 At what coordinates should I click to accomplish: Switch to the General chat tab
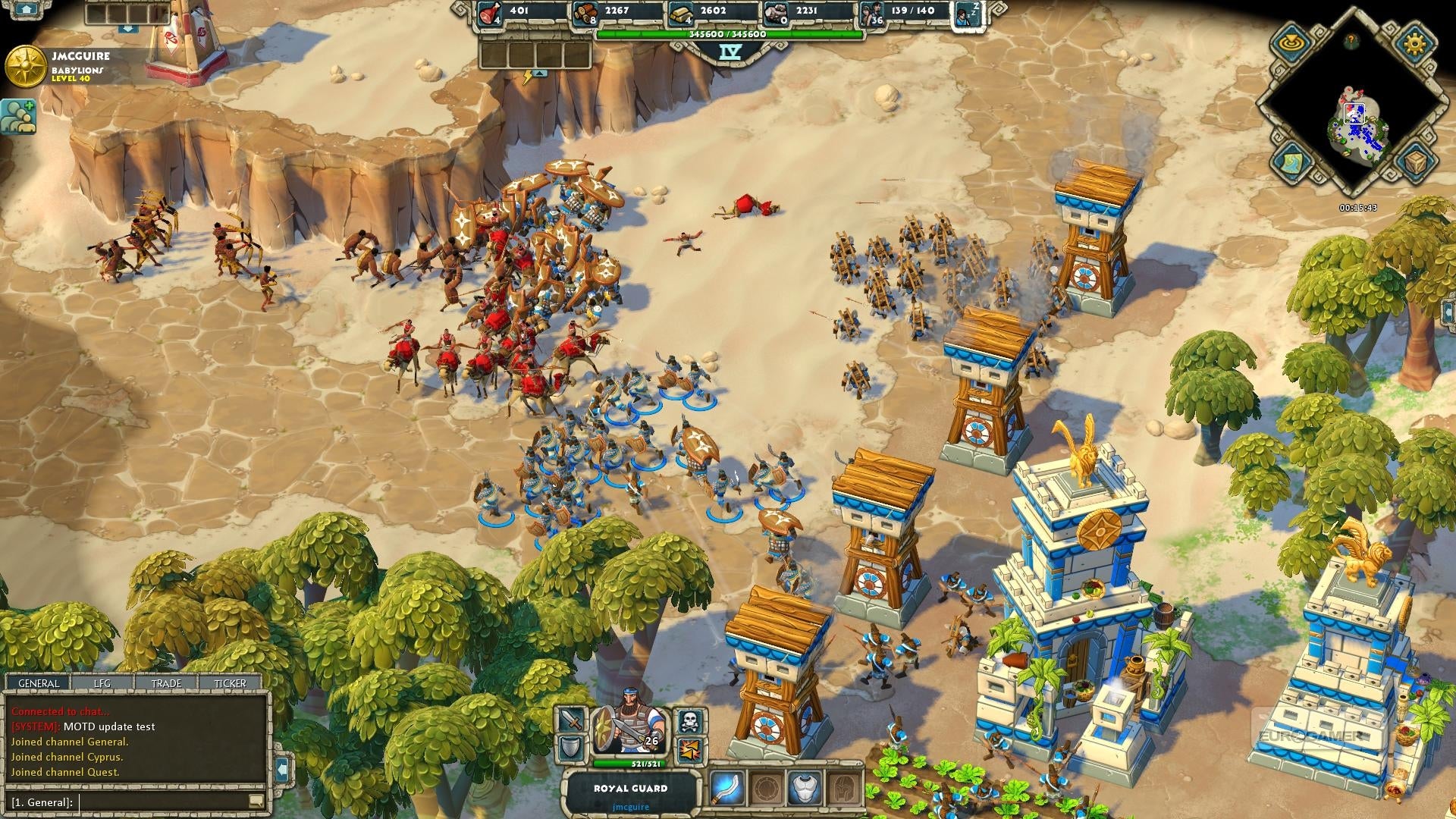pyautogui.click(x=39, y=683)
